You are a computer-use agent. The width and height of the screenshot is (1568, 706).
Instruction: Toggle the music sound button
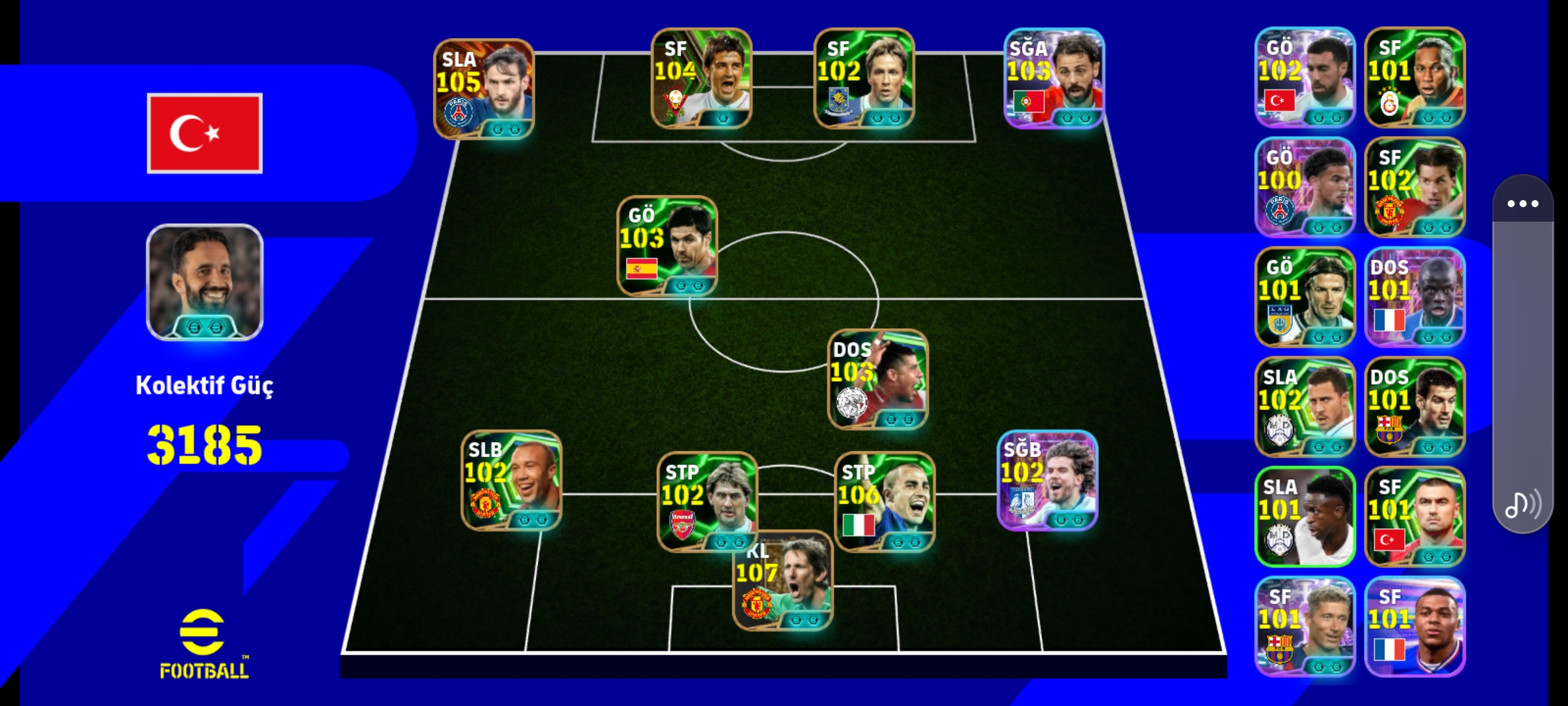pos(1523,505)
